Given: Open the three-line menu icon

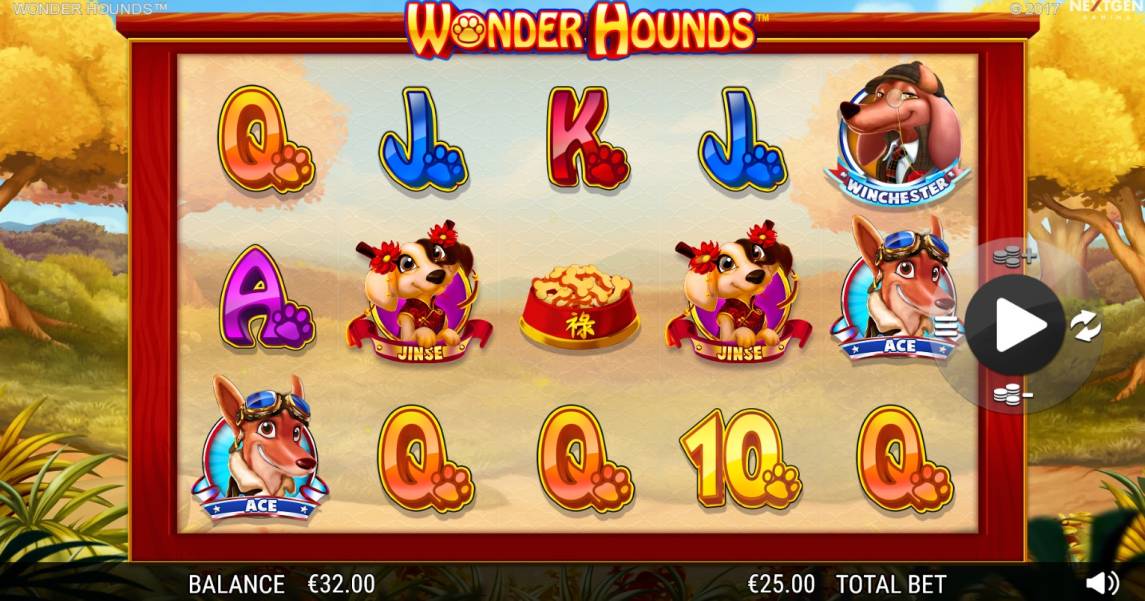Looking at the screenshot, I should [x=946, y=325].
